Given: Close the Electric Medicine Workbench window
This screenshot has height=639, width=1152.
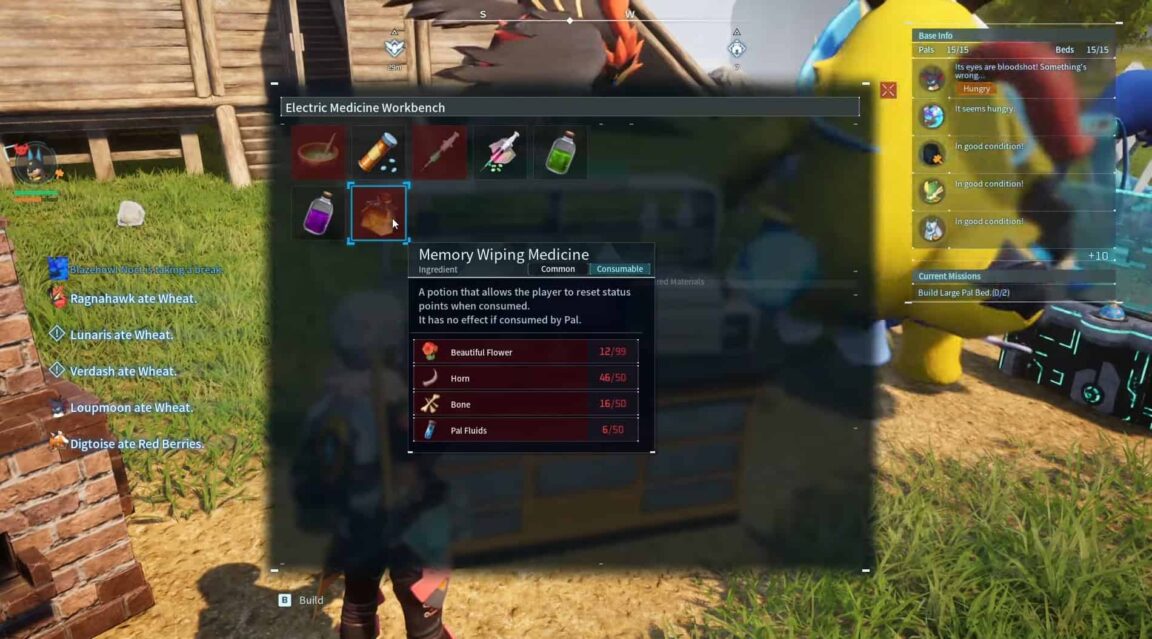Looking at the screenshot, I should click(888, 90).
